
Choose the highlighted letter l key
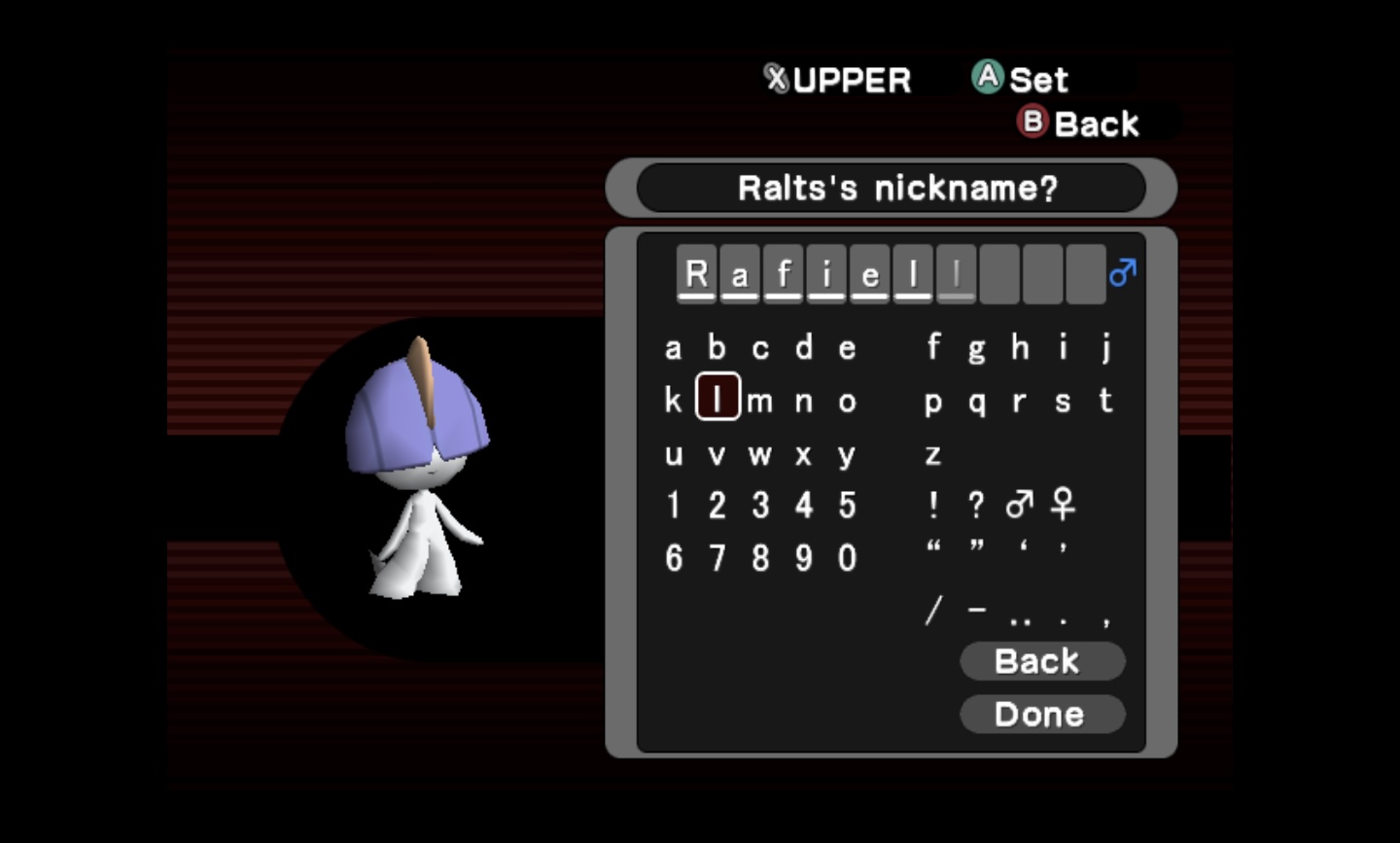tap(717, 400)
